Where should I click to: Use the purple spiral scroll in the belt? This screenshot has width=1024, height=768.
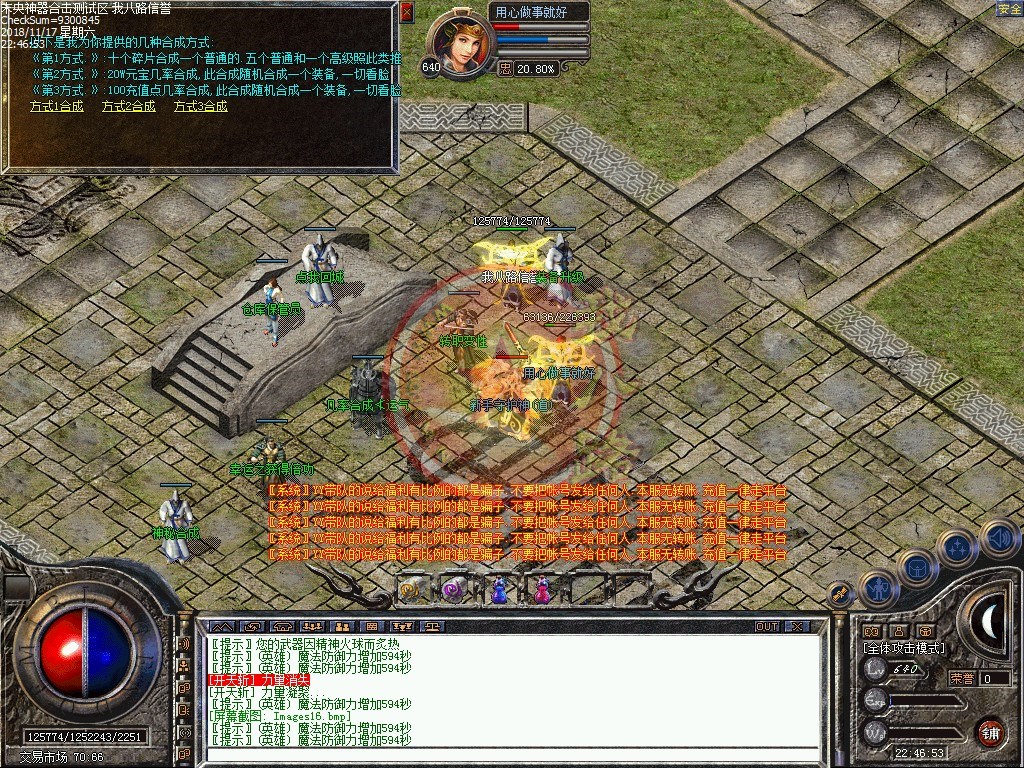tap(454, 591)
